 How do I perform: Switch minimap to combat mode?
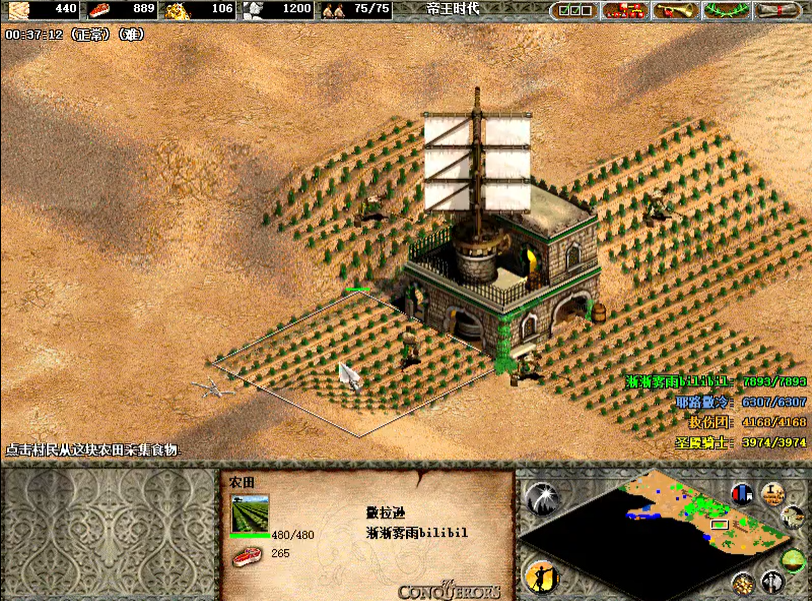pos(771,581)
